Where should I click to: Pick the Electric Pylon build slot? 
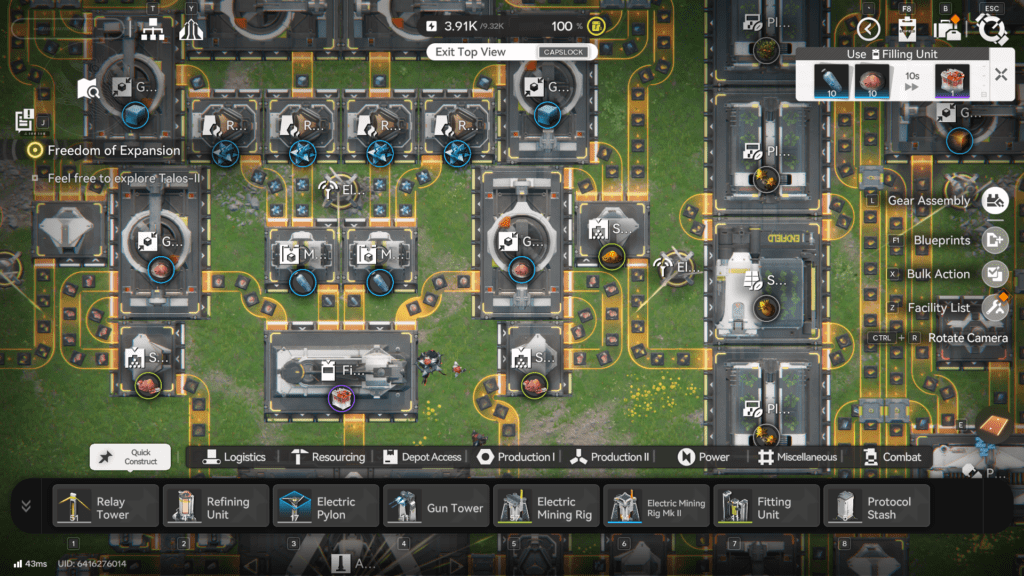pos(326,507)
